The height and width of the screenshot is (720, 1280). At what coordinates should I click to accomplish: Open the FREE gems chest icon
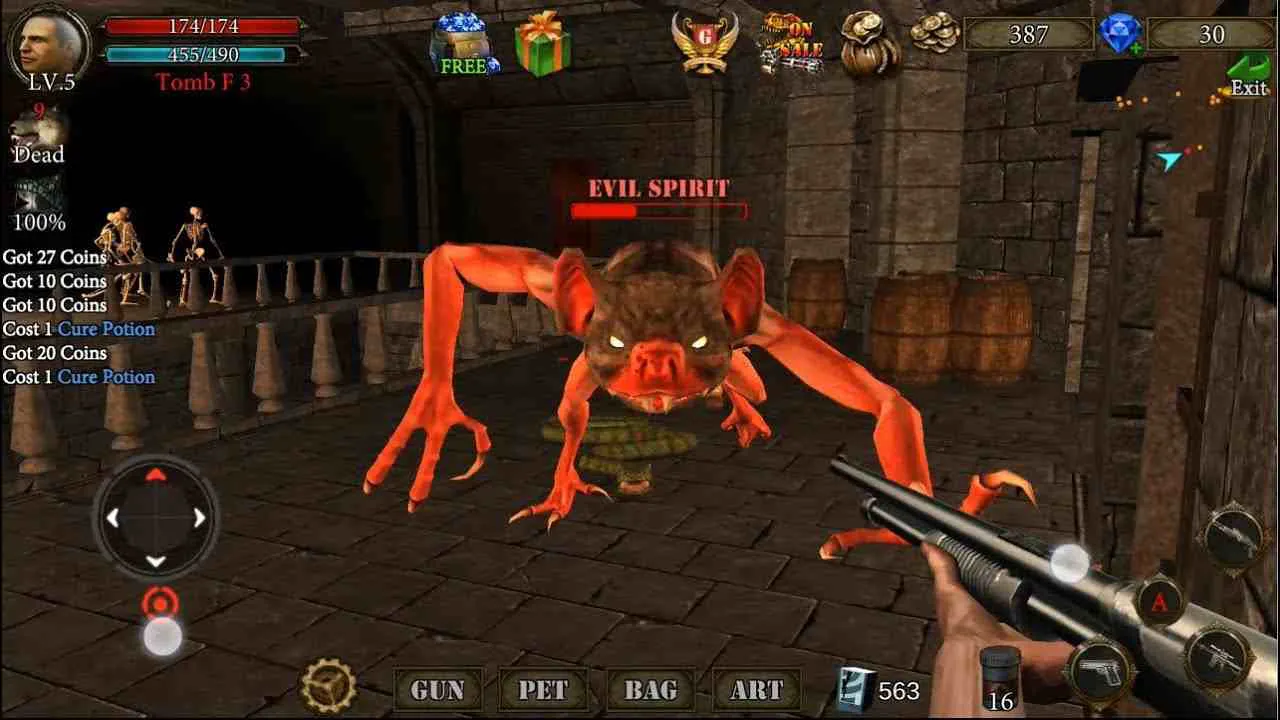(x=463, y=40)
